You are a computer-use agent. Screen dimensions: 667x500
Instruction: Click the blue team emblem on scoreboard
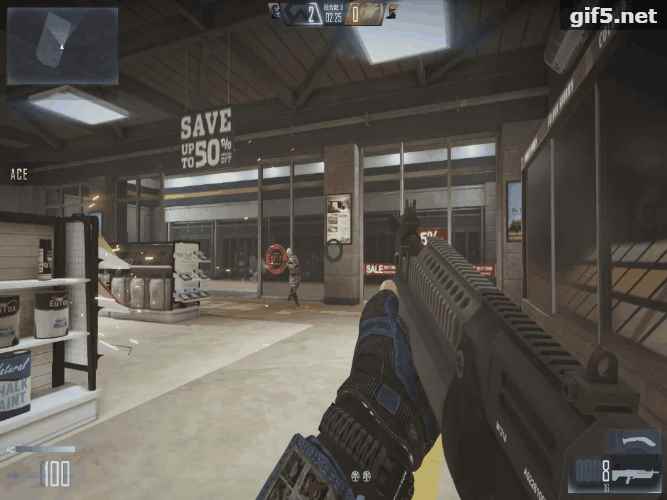274,11
